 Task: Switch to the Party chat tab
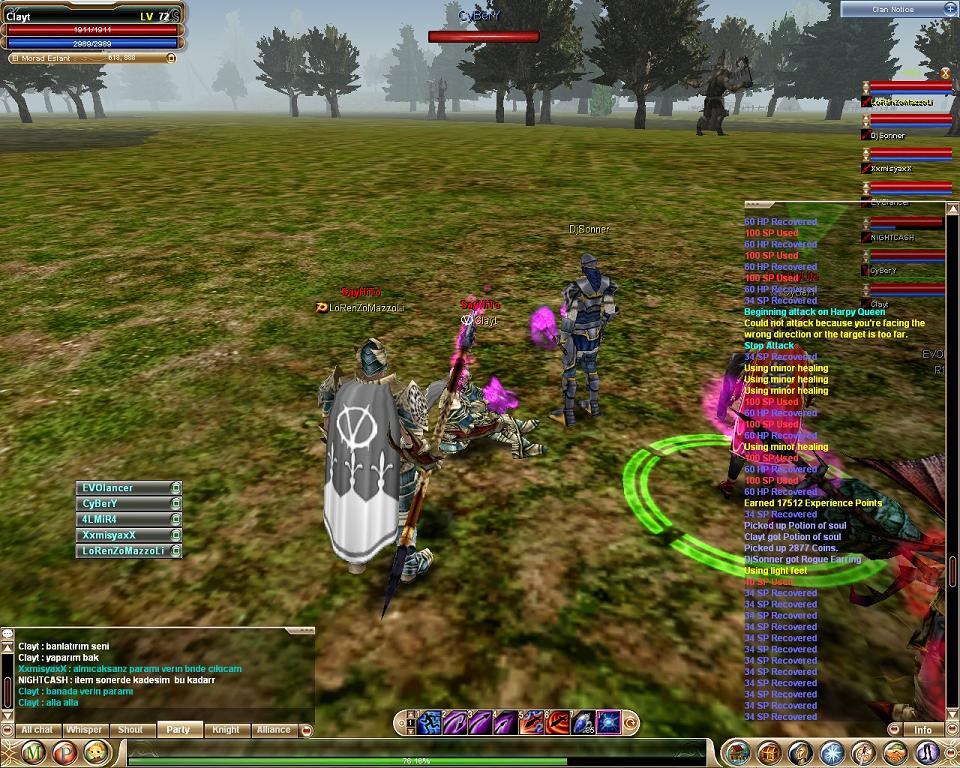178,730
